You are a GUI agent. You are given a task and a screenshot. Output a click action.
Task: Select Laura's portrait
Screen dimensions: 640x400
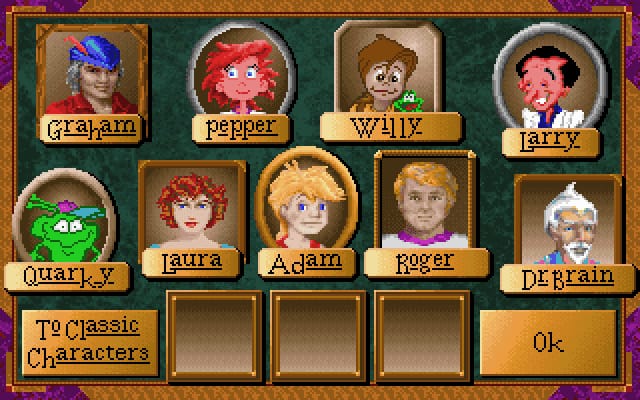pos(191,209)
